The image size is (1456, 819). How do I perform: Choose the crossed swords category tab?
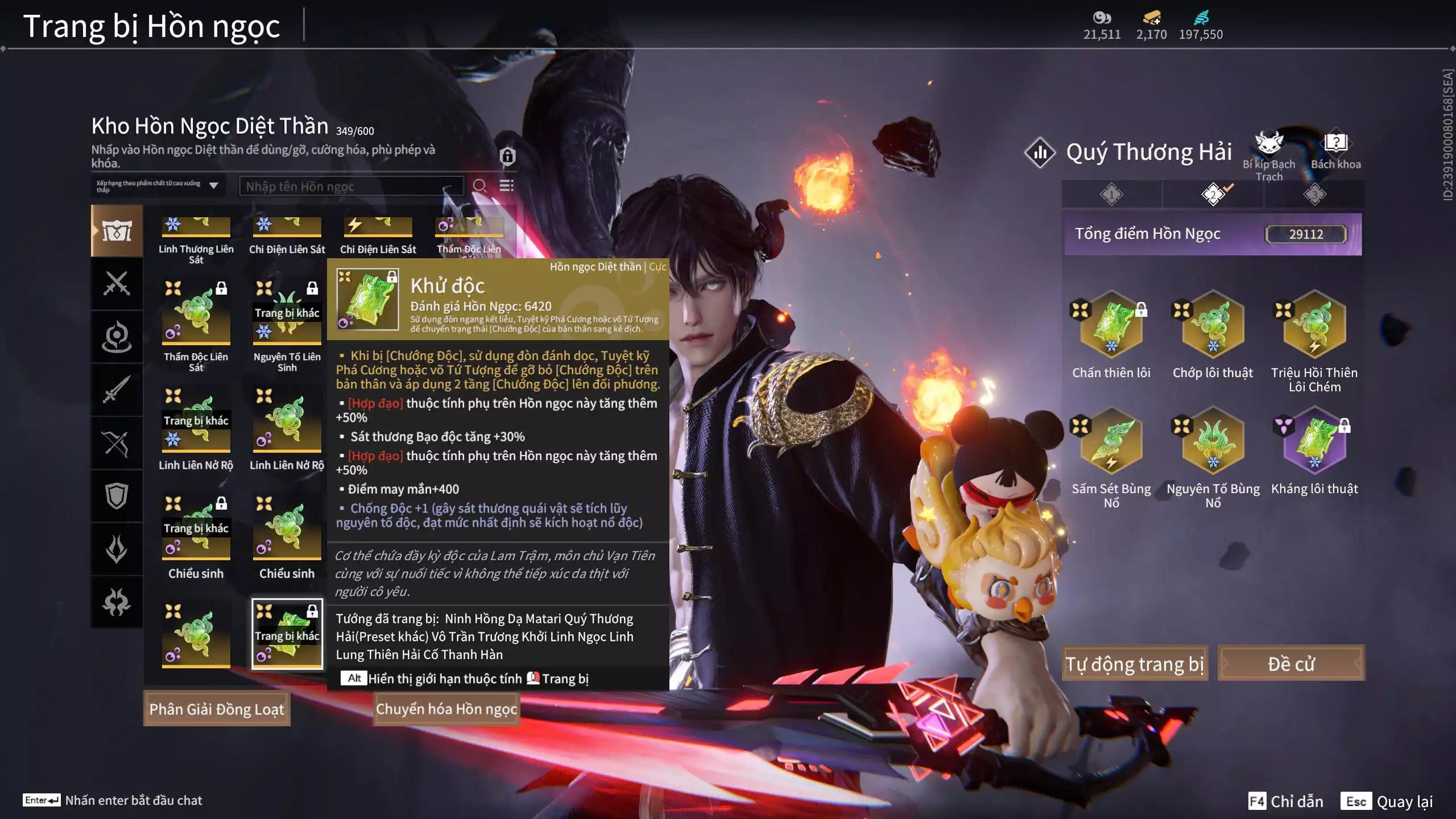[x=117, y=283]
